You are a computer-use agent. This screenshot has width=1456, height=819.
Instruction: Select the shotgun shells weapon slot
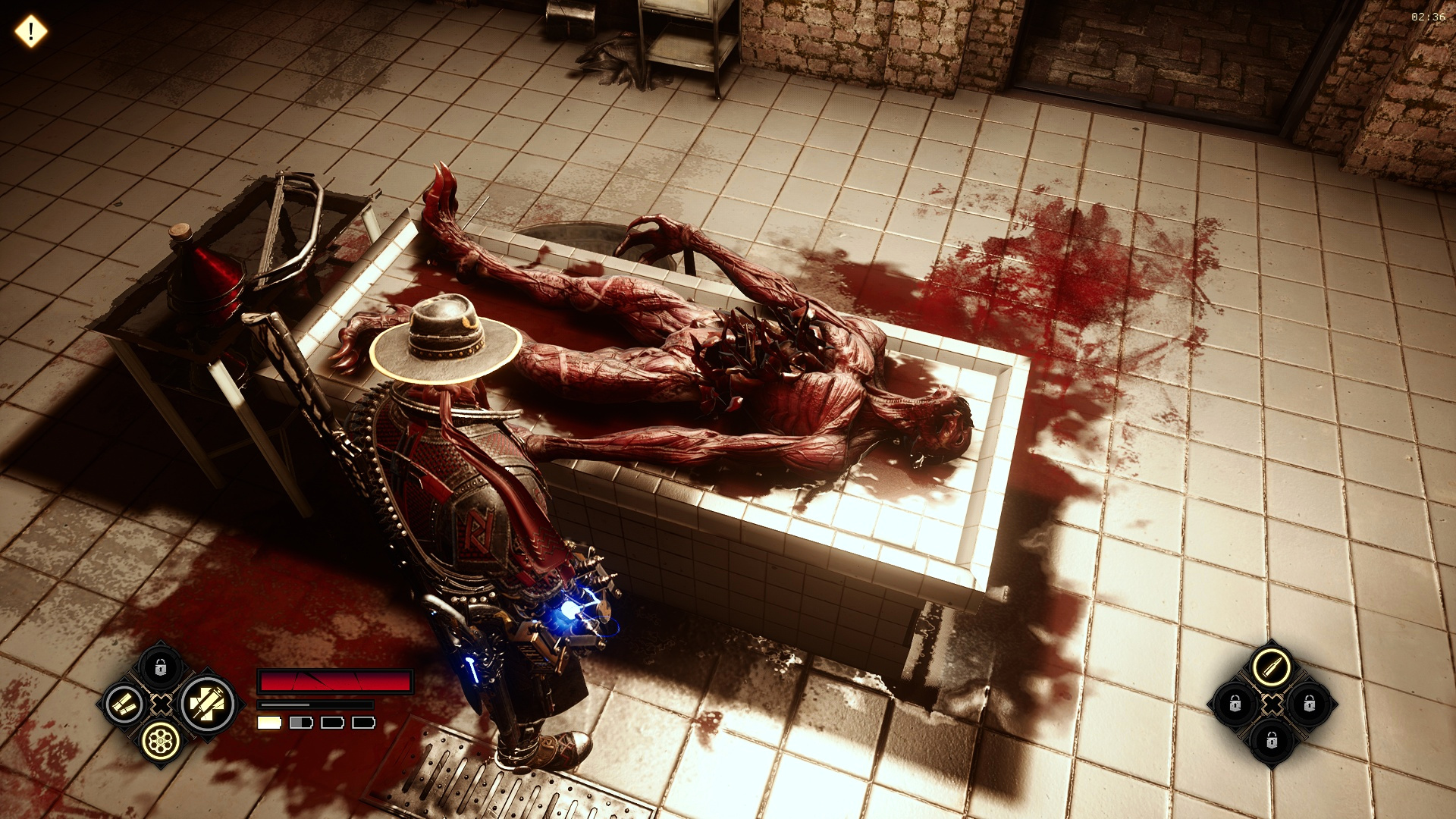pyautogui.click(x=123, y=704)
